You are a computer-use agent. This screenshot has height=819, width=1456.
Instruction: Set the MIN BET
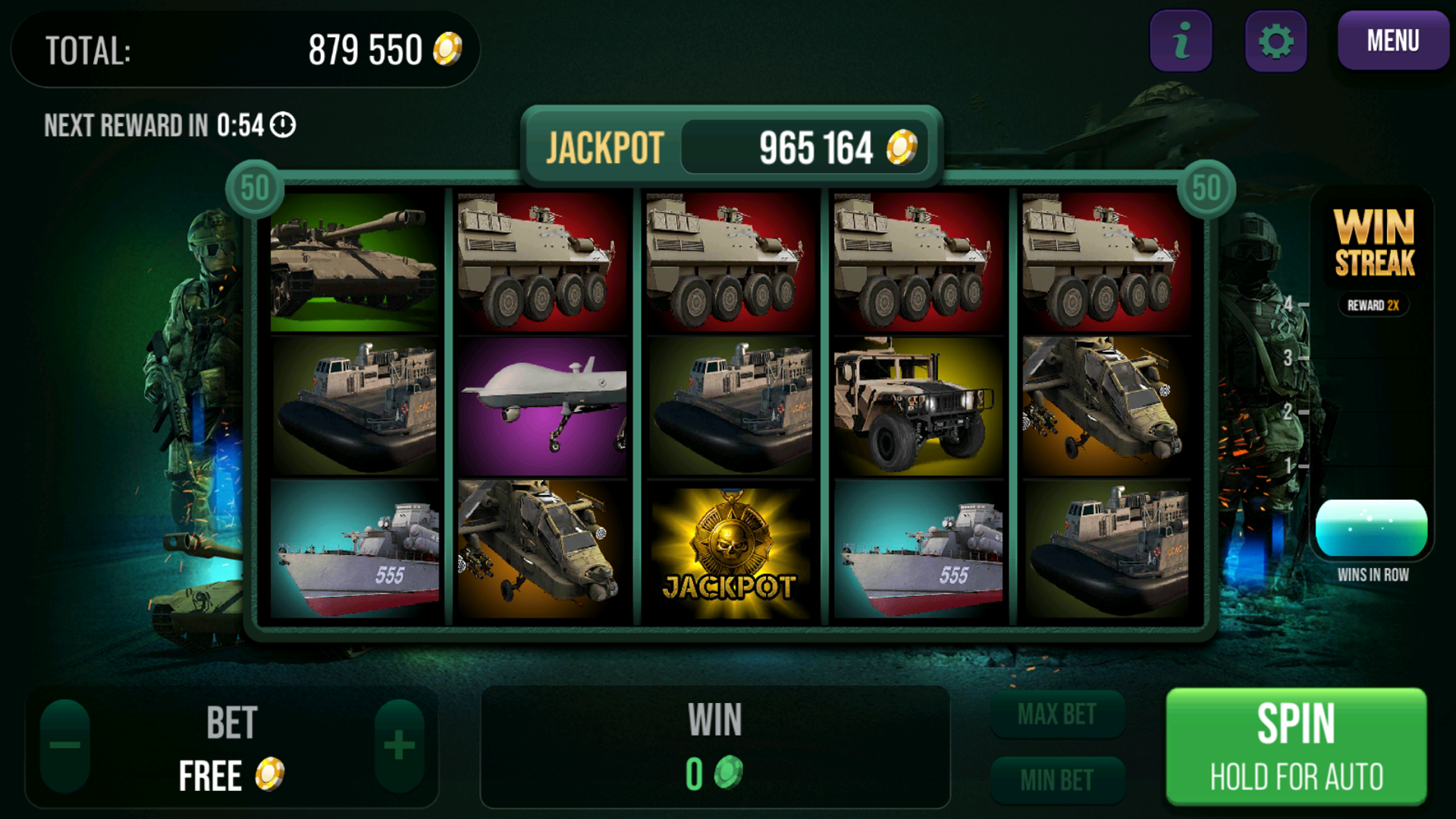pos(1057,780)
